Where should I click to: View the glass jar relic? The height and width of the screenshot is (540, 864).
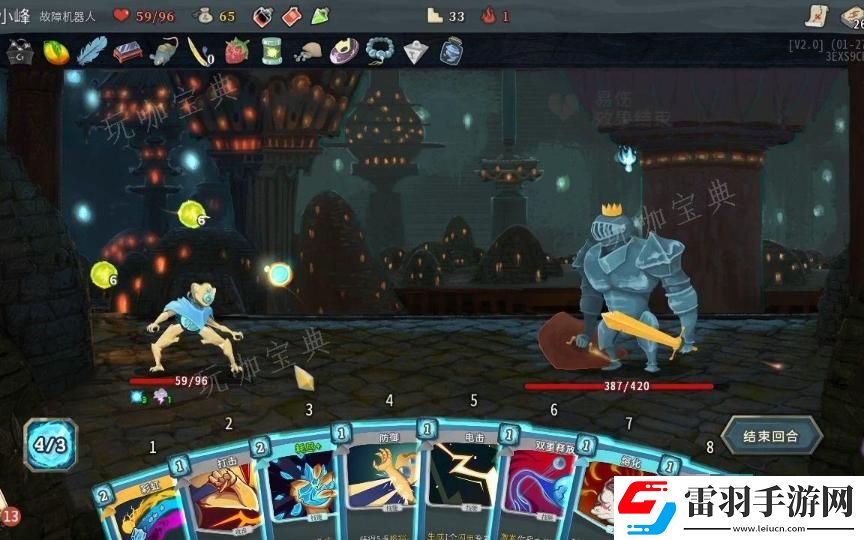coord(451,51)
